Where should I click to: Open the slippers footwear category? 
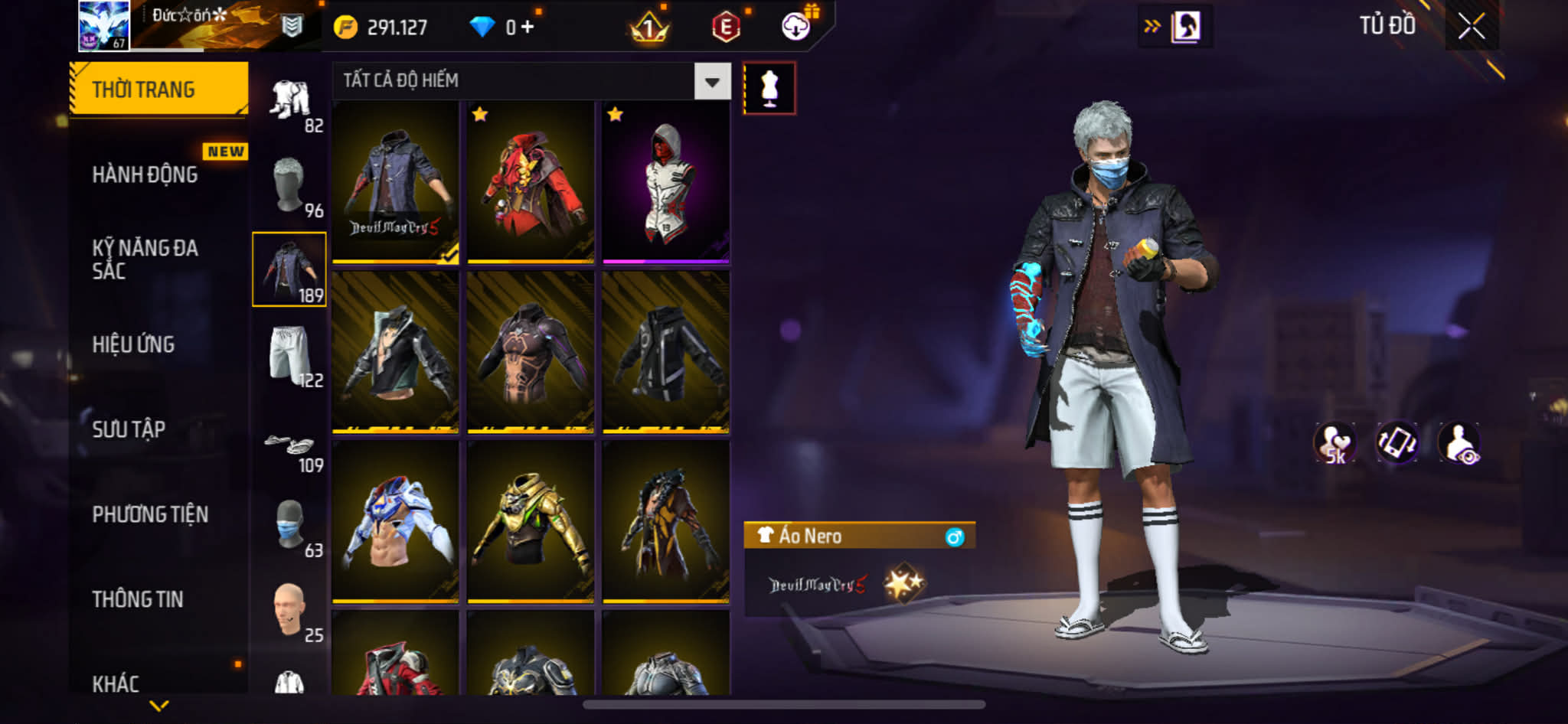coord(290,447)
